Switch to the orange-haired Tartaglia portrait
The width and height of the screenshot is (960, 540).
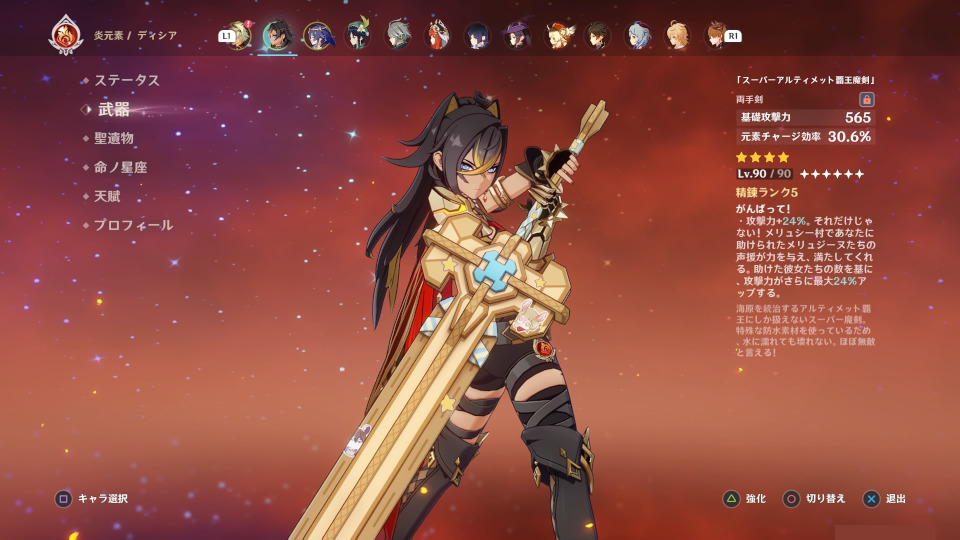point(715,36)
